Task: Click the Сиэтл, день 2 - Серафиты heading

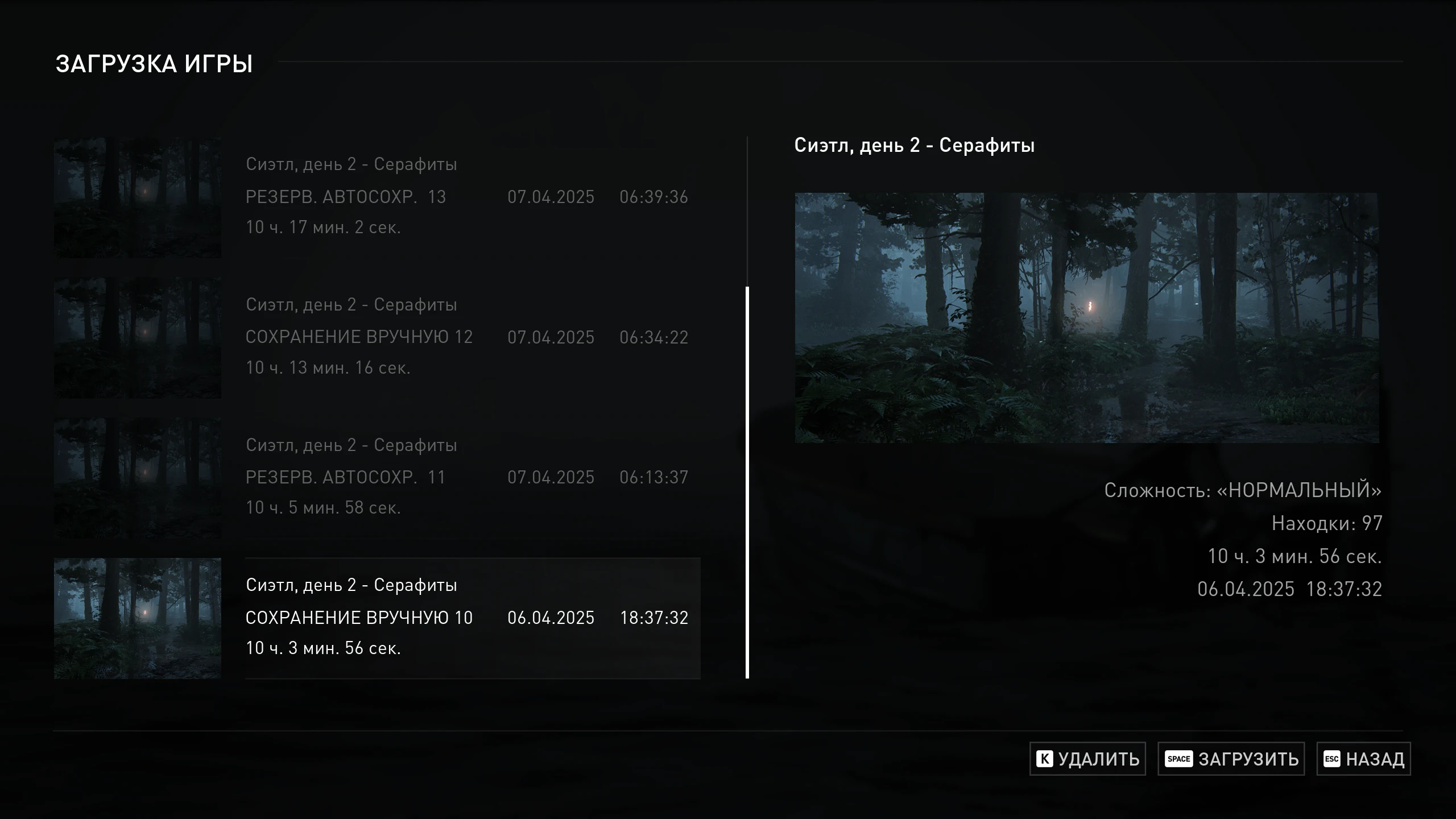Action: (x=916, y=144)
